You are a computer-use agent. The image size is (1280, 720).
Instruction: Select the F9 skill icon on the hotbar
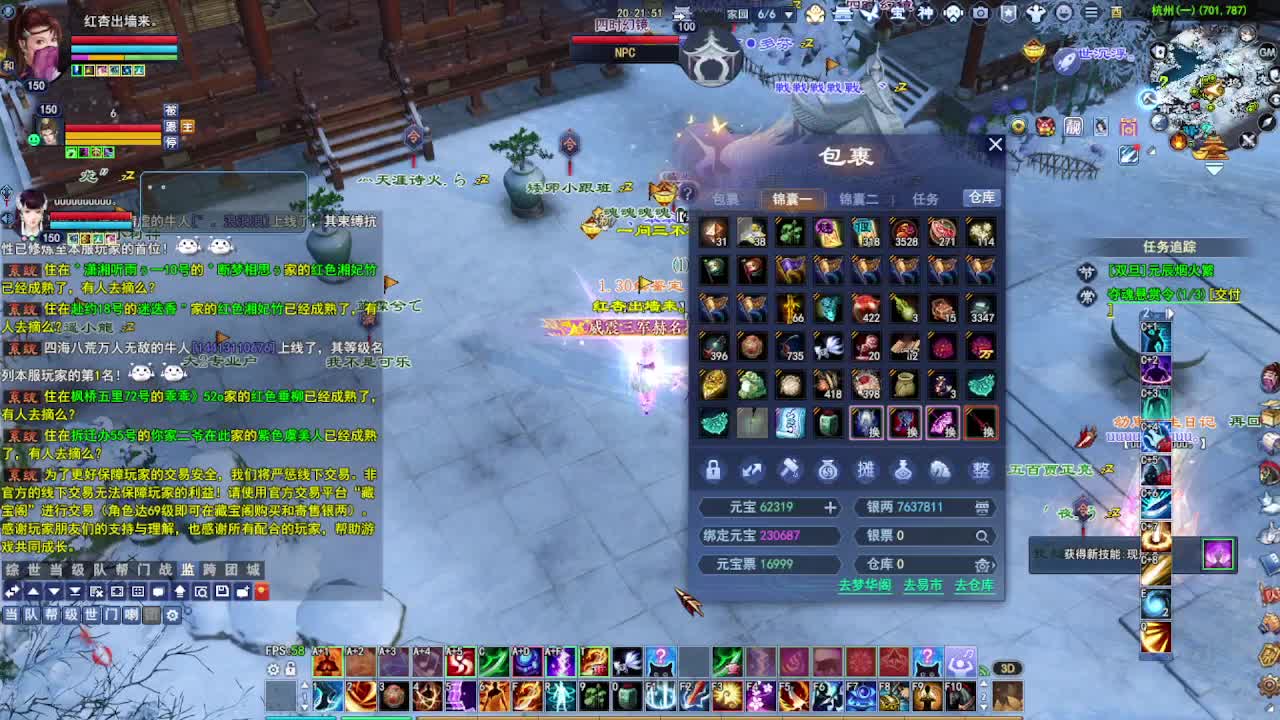[x=927, y=695]
